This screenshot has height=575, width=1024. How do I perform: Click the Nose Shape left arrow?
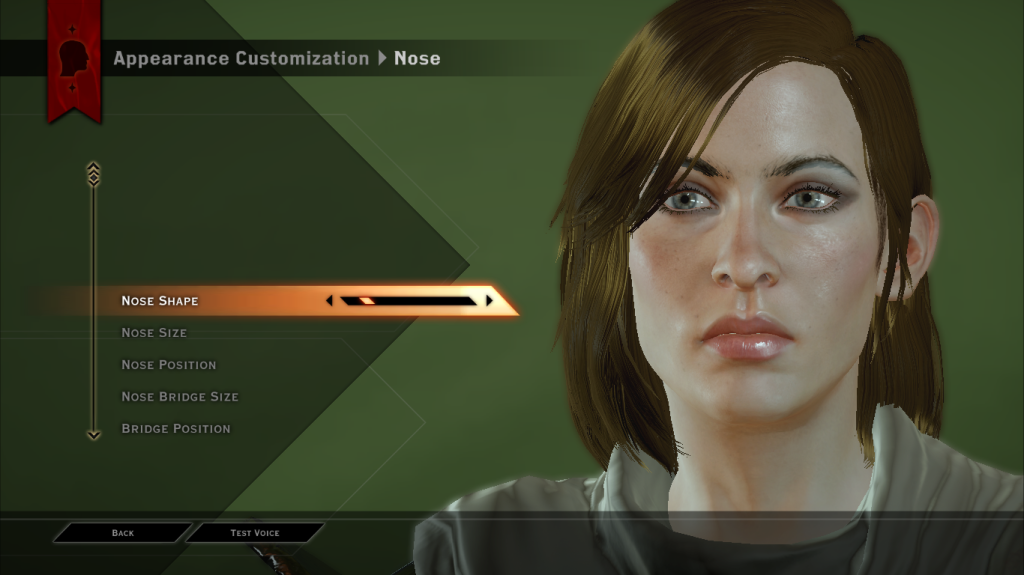[x=329, y=300]
